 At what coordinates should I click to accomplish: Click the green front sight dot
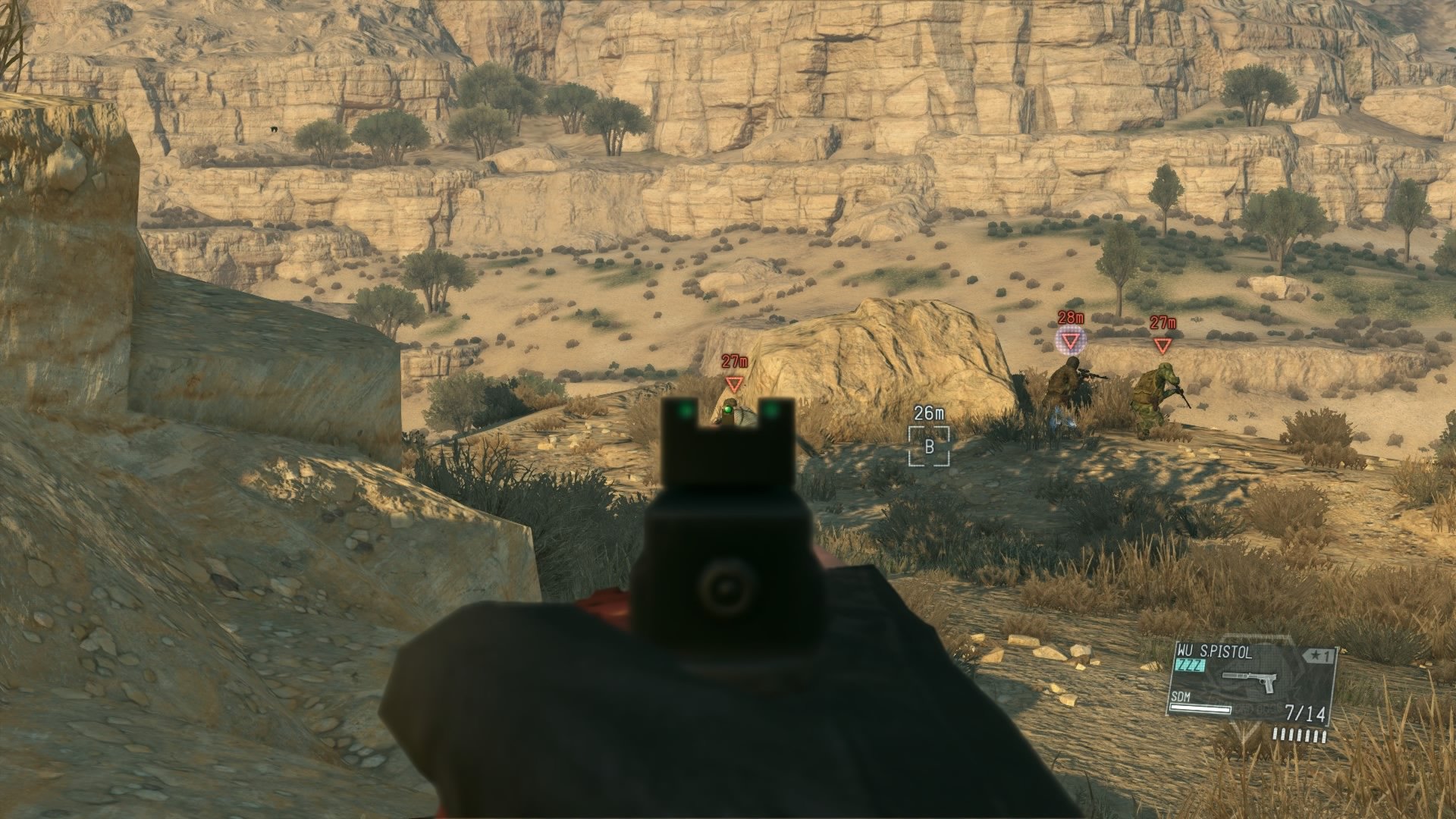[x=730, y=409]
